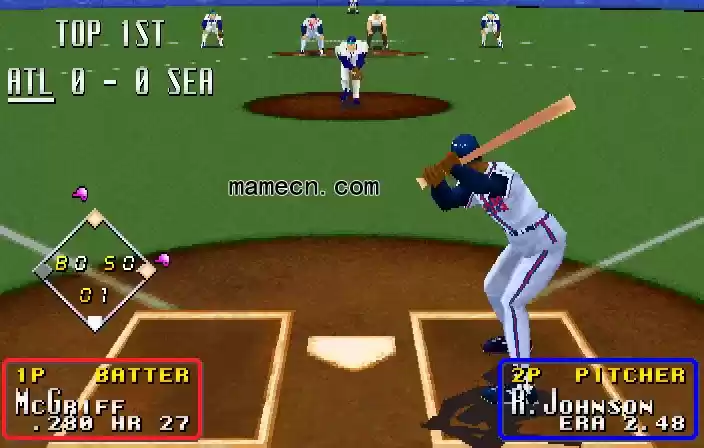Select the 2P pitcher R.Johnson panel
Image resolution: width=704 pixels, height=448 pixels.
[598, 398]
